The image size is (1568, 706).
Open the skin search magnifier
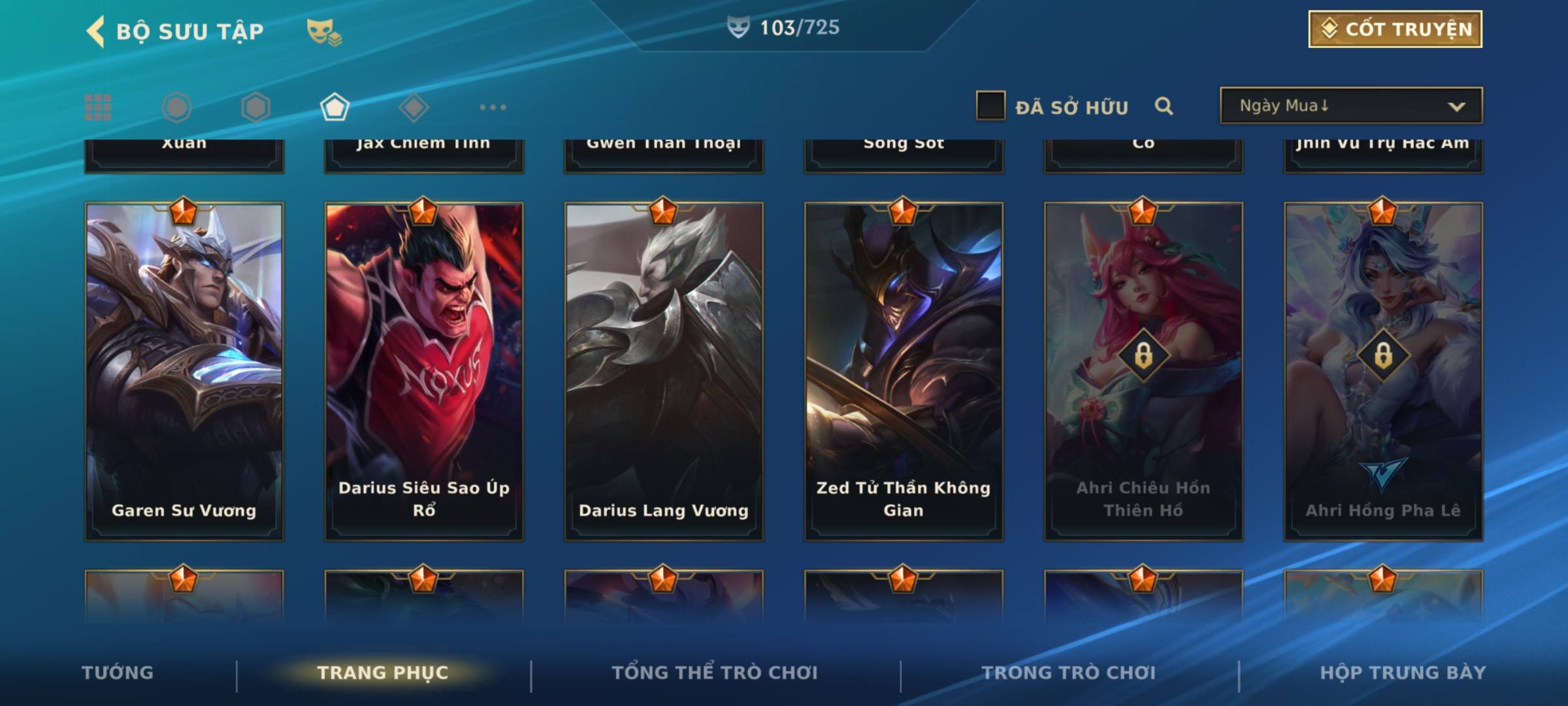[x=1164, y=106]
